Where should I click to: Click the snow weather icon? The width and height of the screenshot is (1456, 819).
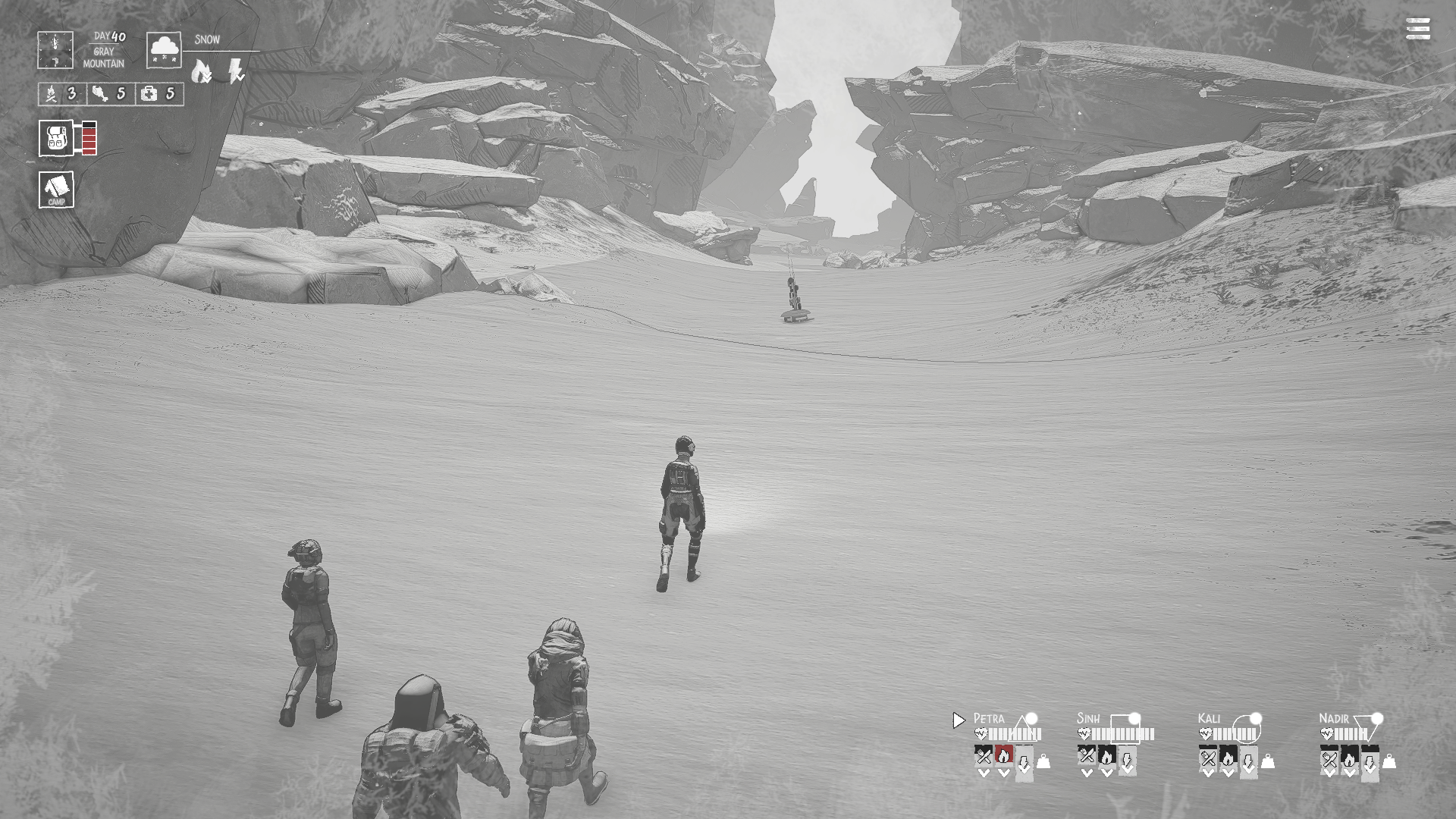(164, 50)
